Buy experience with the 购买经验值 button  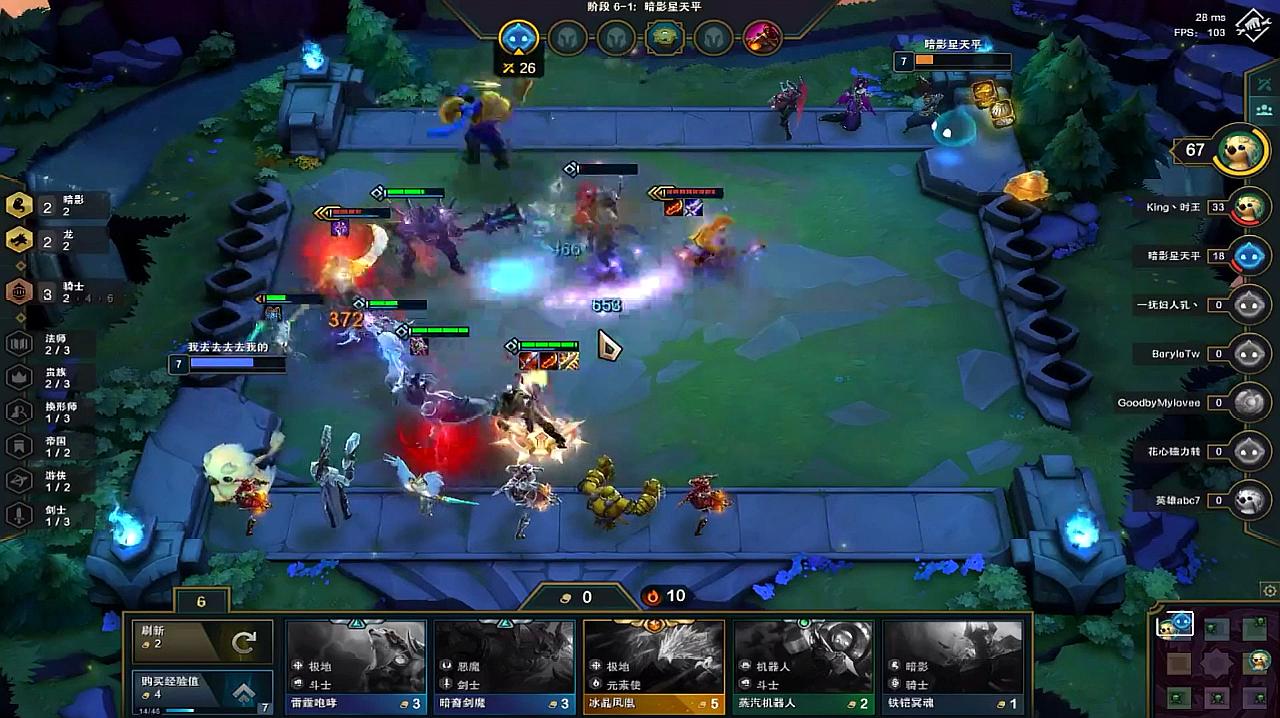click(202, 692)
